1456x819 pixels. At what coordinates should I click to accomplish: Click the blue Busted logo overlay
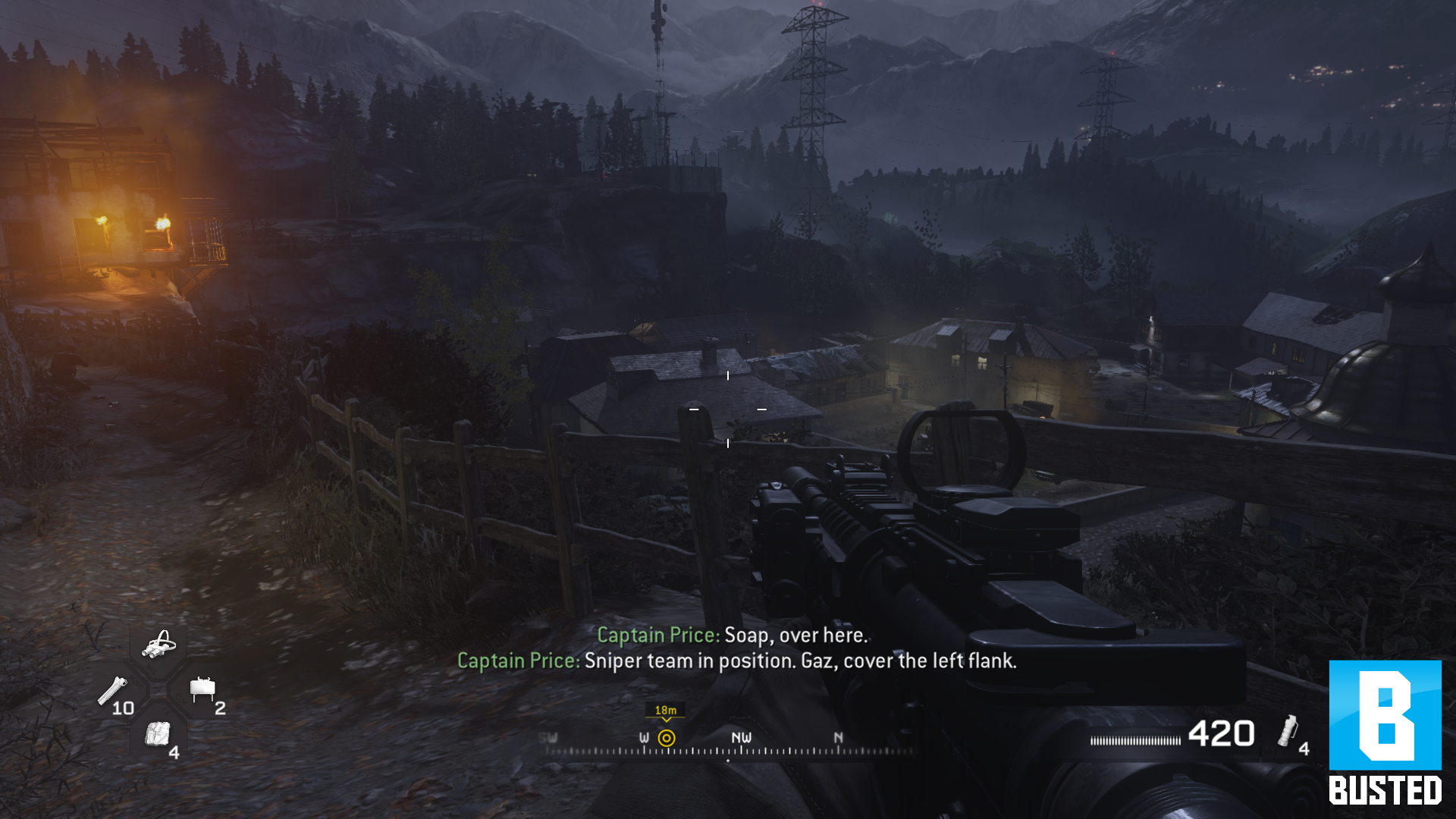(1385, 732)
